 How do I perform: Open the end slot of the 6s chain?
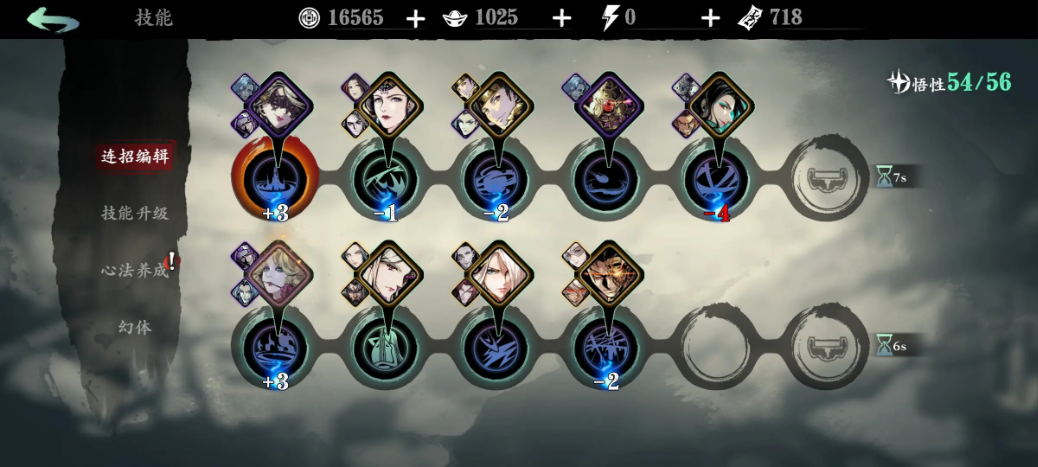tap(826, 348)
